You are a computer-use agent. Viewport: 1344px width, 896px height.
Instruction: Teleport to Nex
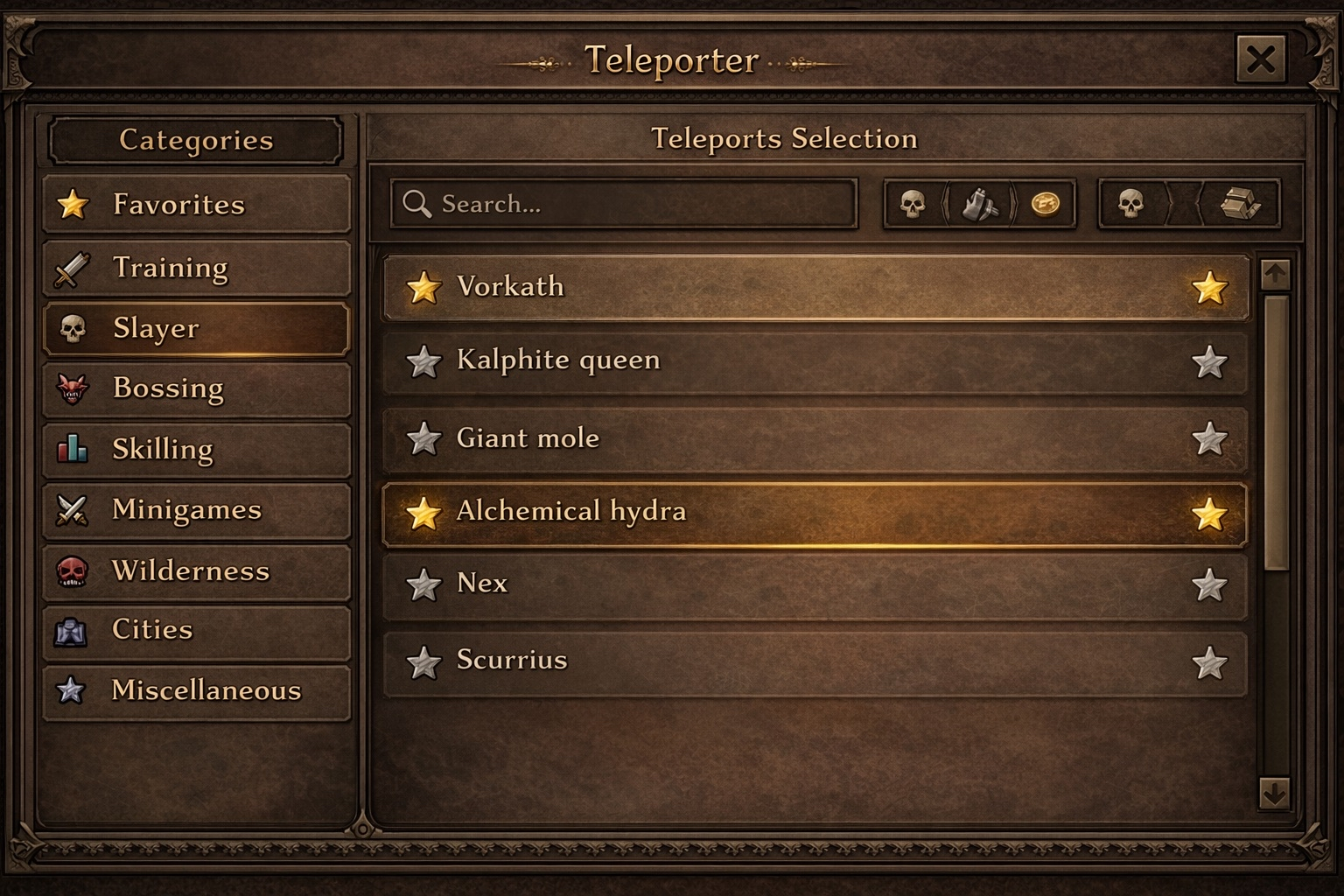814,584
